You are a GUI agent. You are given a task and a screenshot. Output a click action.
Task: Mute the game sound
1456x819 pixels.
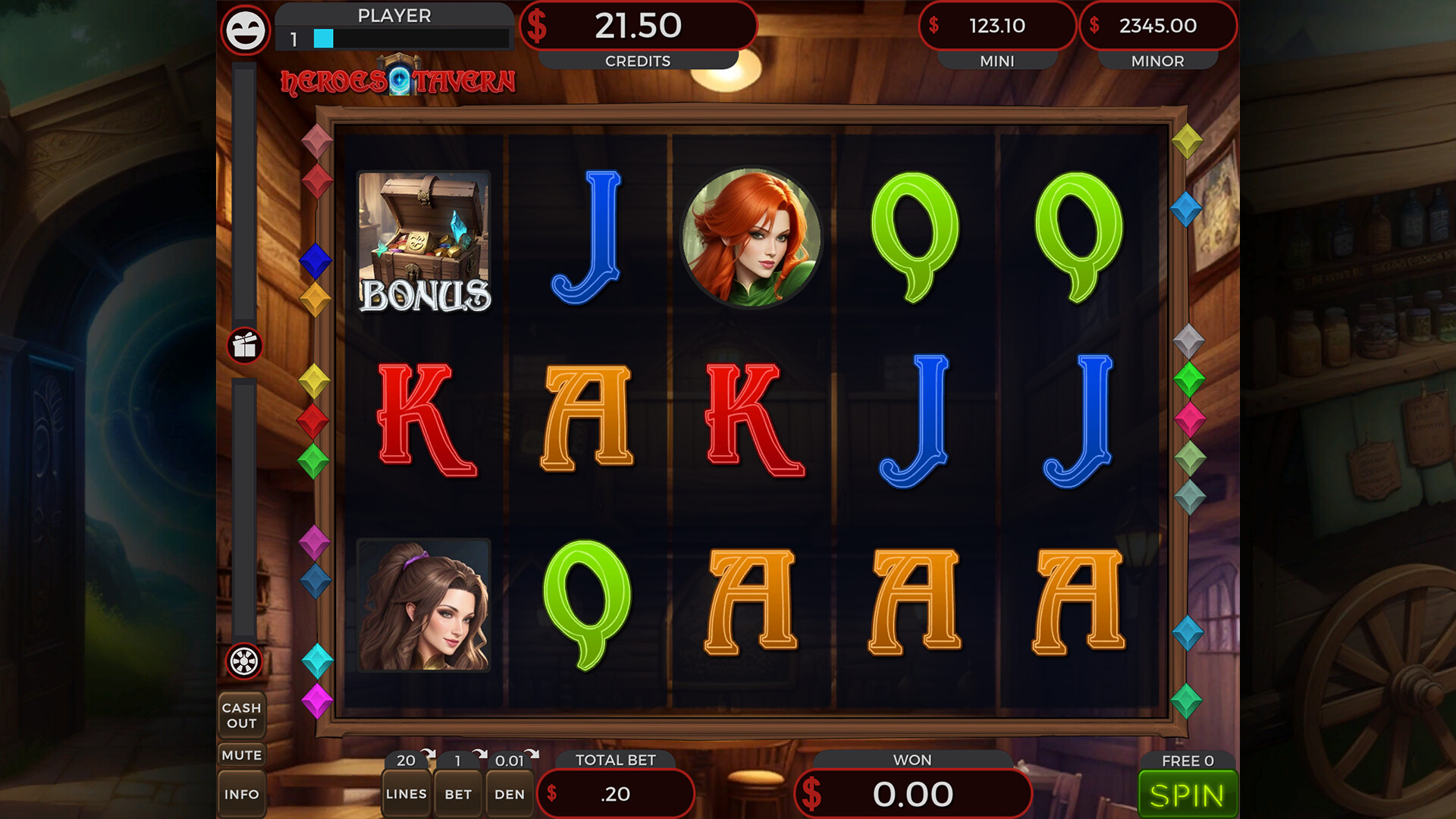coord(243,755)
